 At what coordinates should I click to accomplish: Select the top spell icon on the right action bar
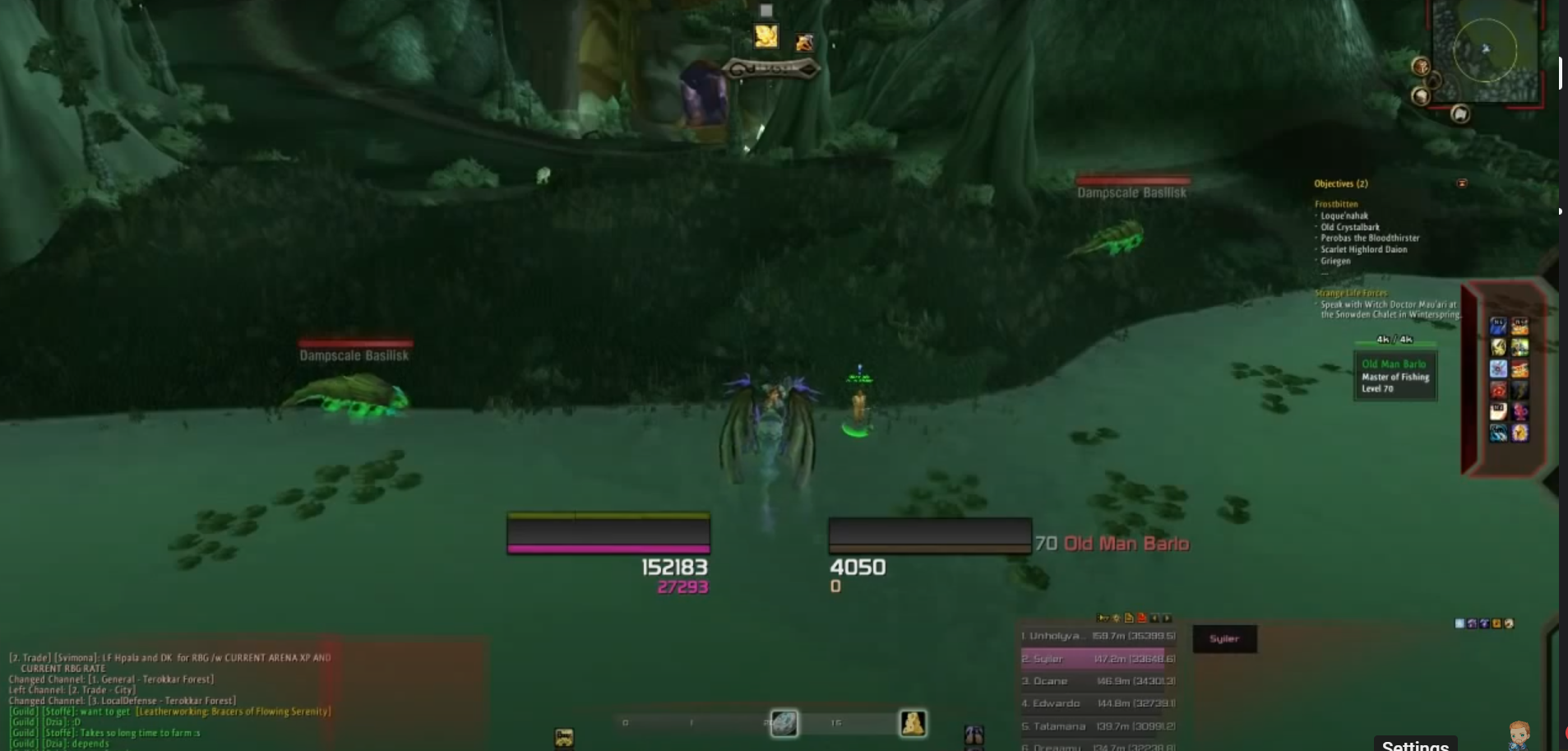pyautogui.click(x=1499, y=326)
